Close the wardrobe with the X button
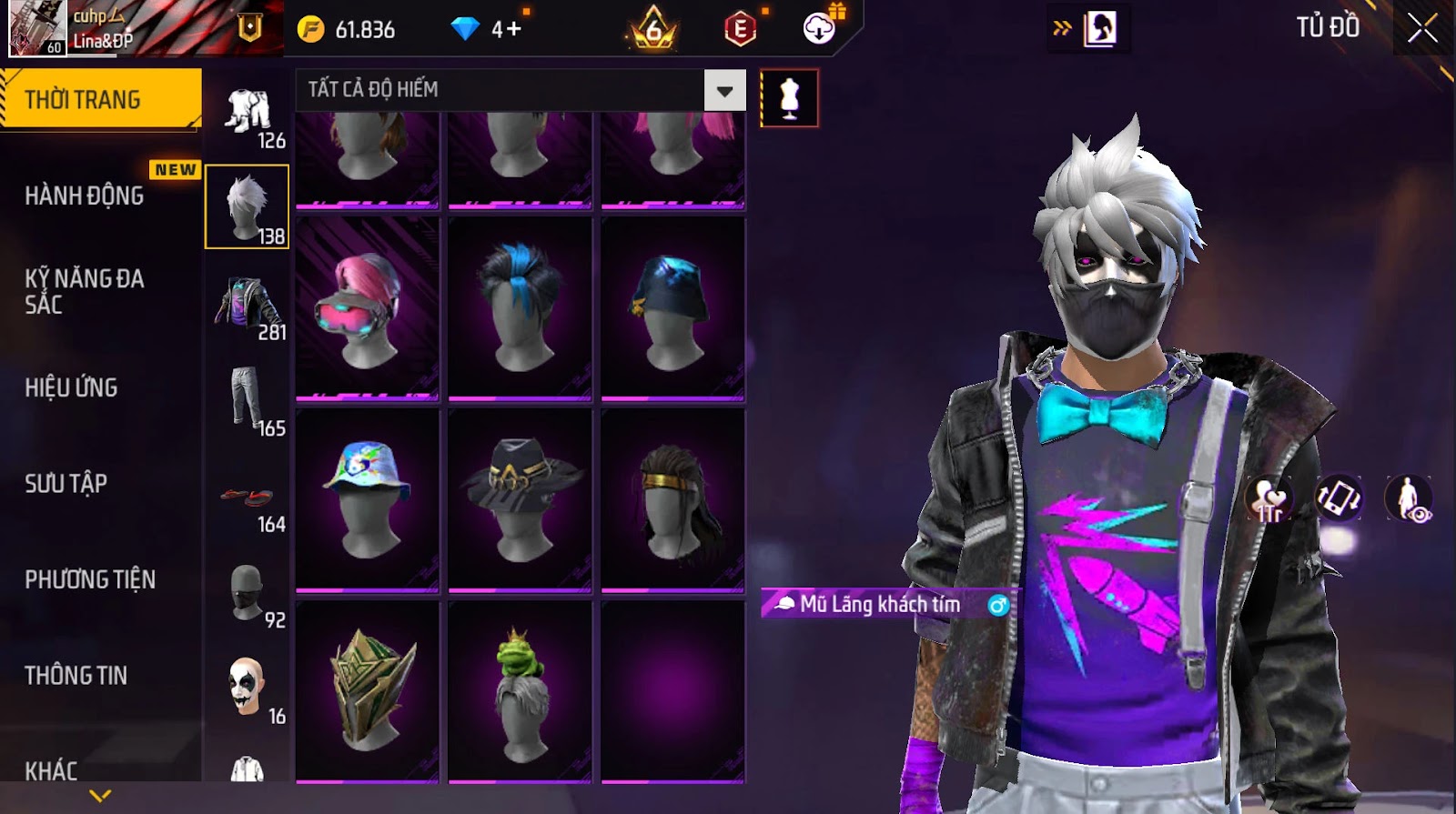1456x814 pixels. (1422, 28)
